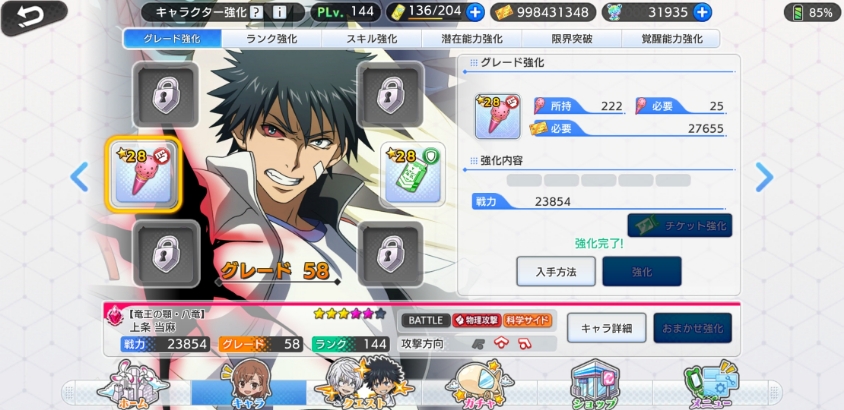Use the チケット強化 ticket enhance button
This screenshot has height=410, width=844.
(679, 225)
